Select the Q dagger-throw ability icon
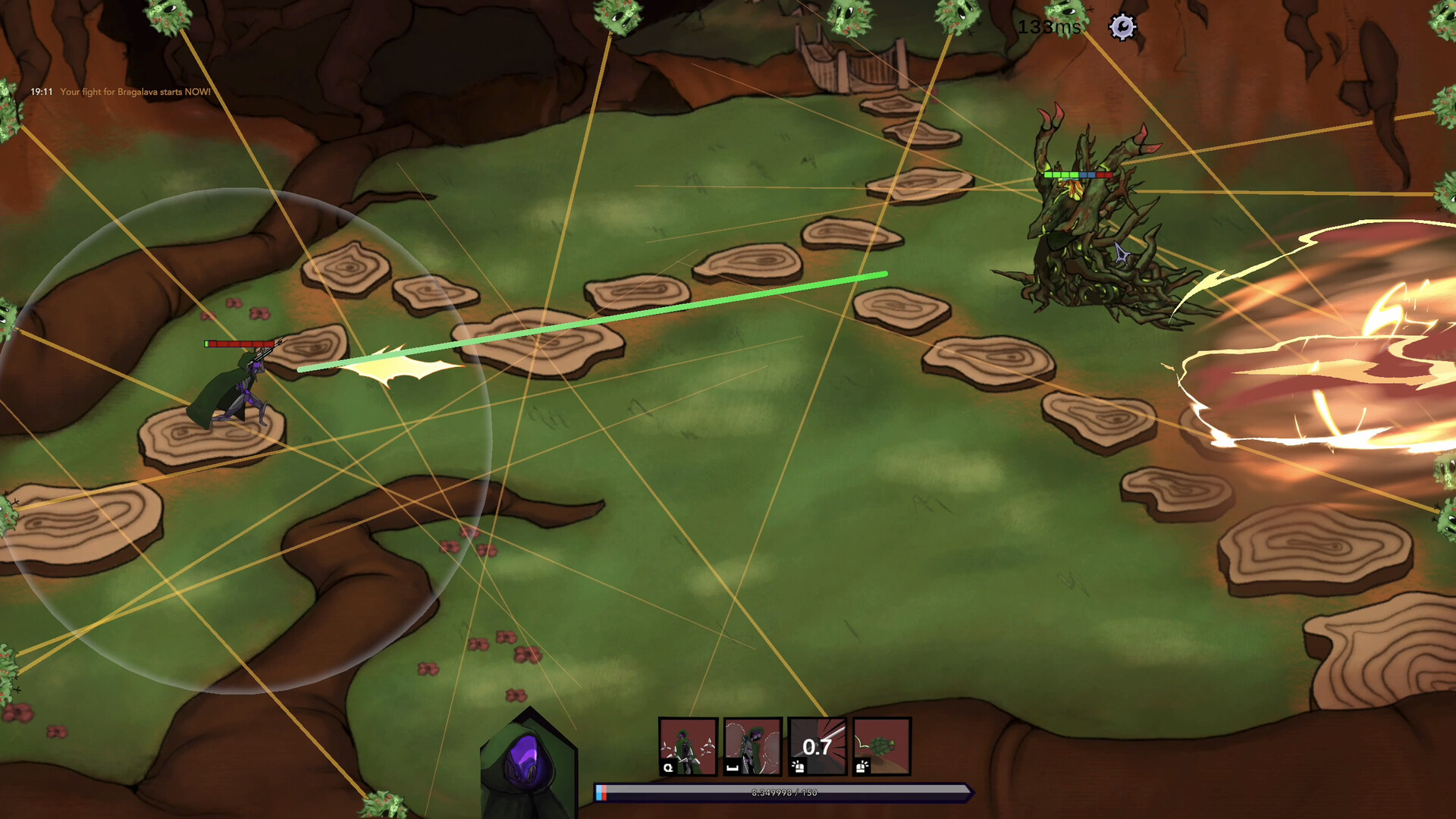Viewport: 1456px width, 819px height. point(689,747)
